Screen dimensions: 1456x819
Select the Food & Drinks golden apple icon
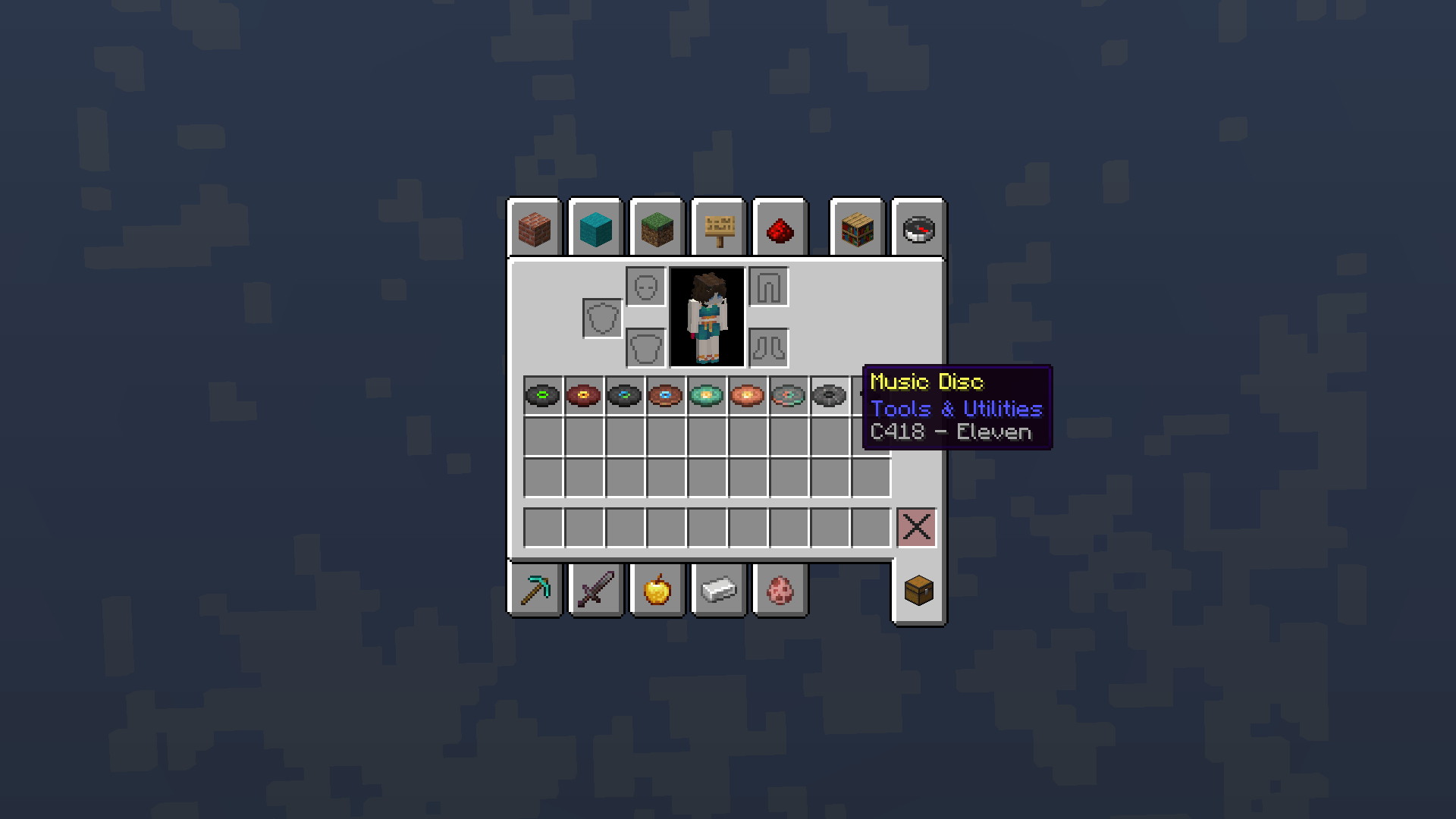657,591
